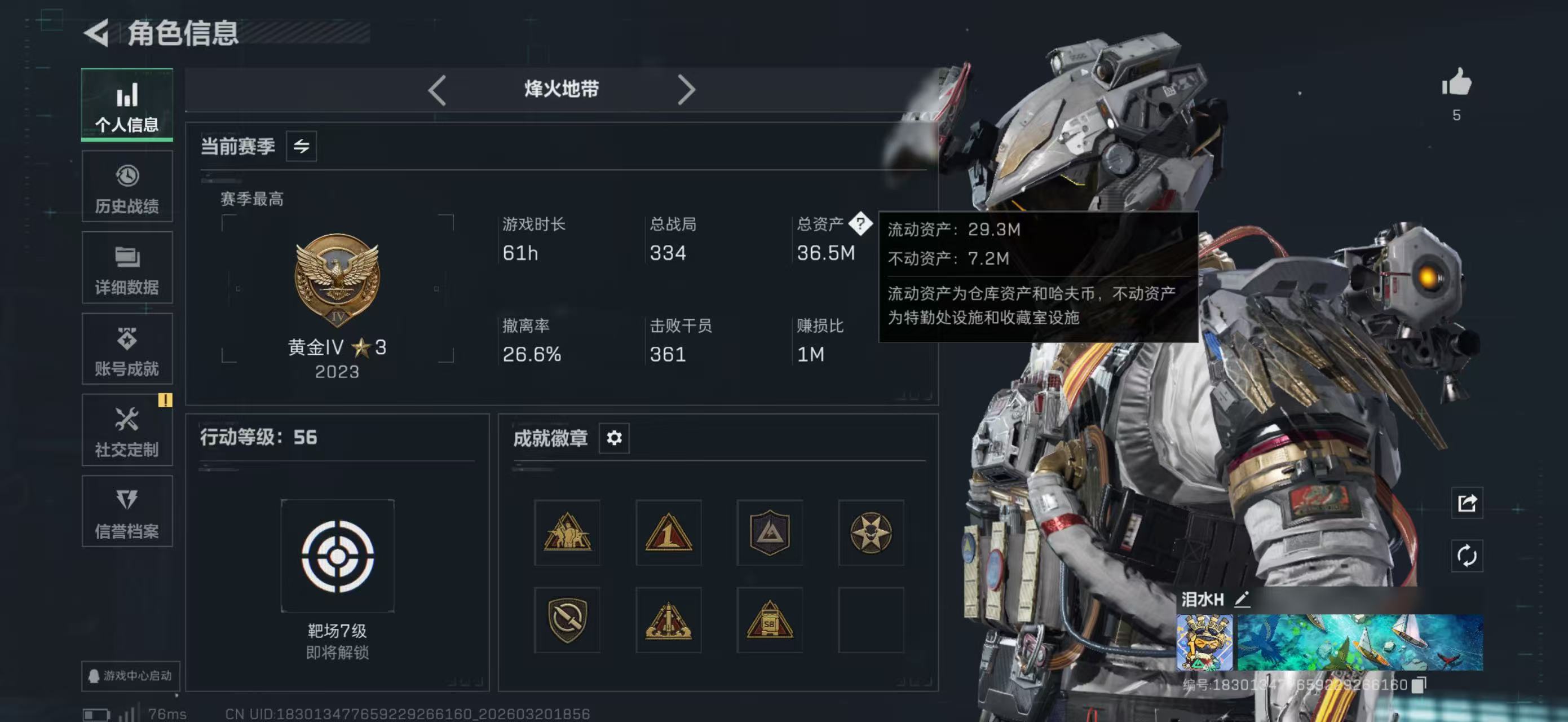1568x722 pixels.
Task: Open 信誉档案 from the sidebar
Action: (127, 512)
